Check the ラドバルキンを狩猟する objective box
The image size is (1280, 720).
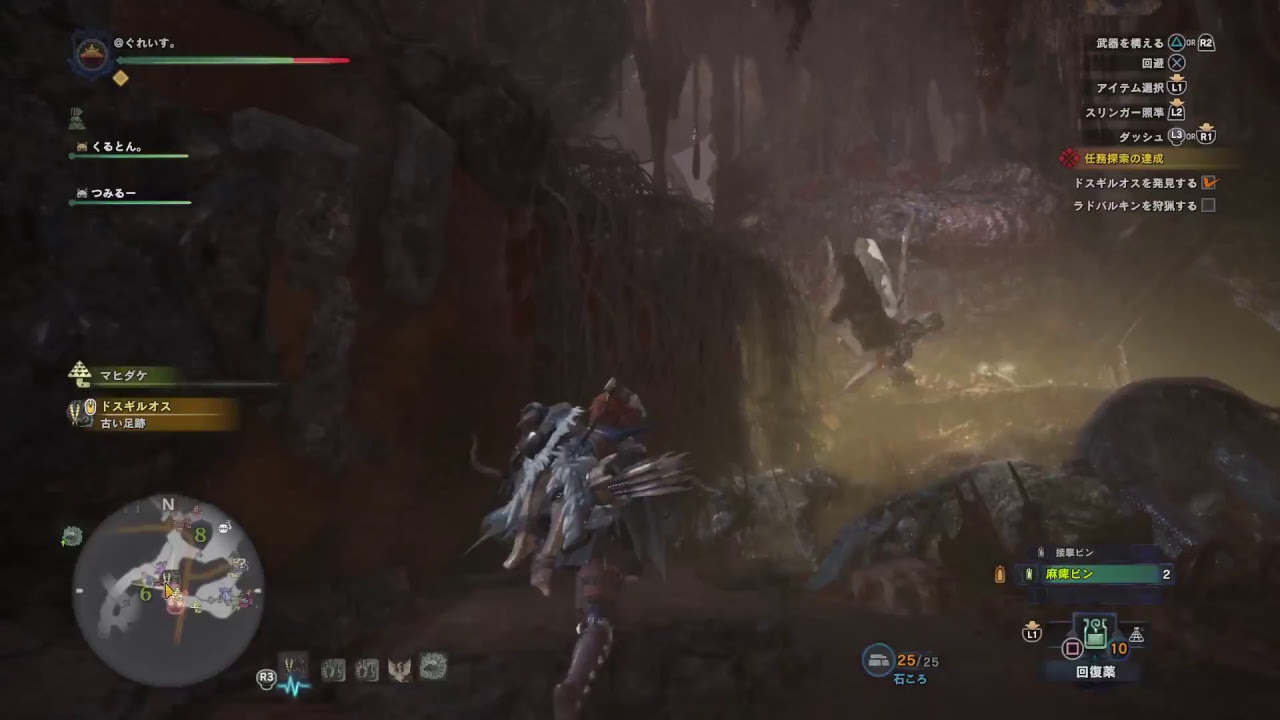point(1209,204)
